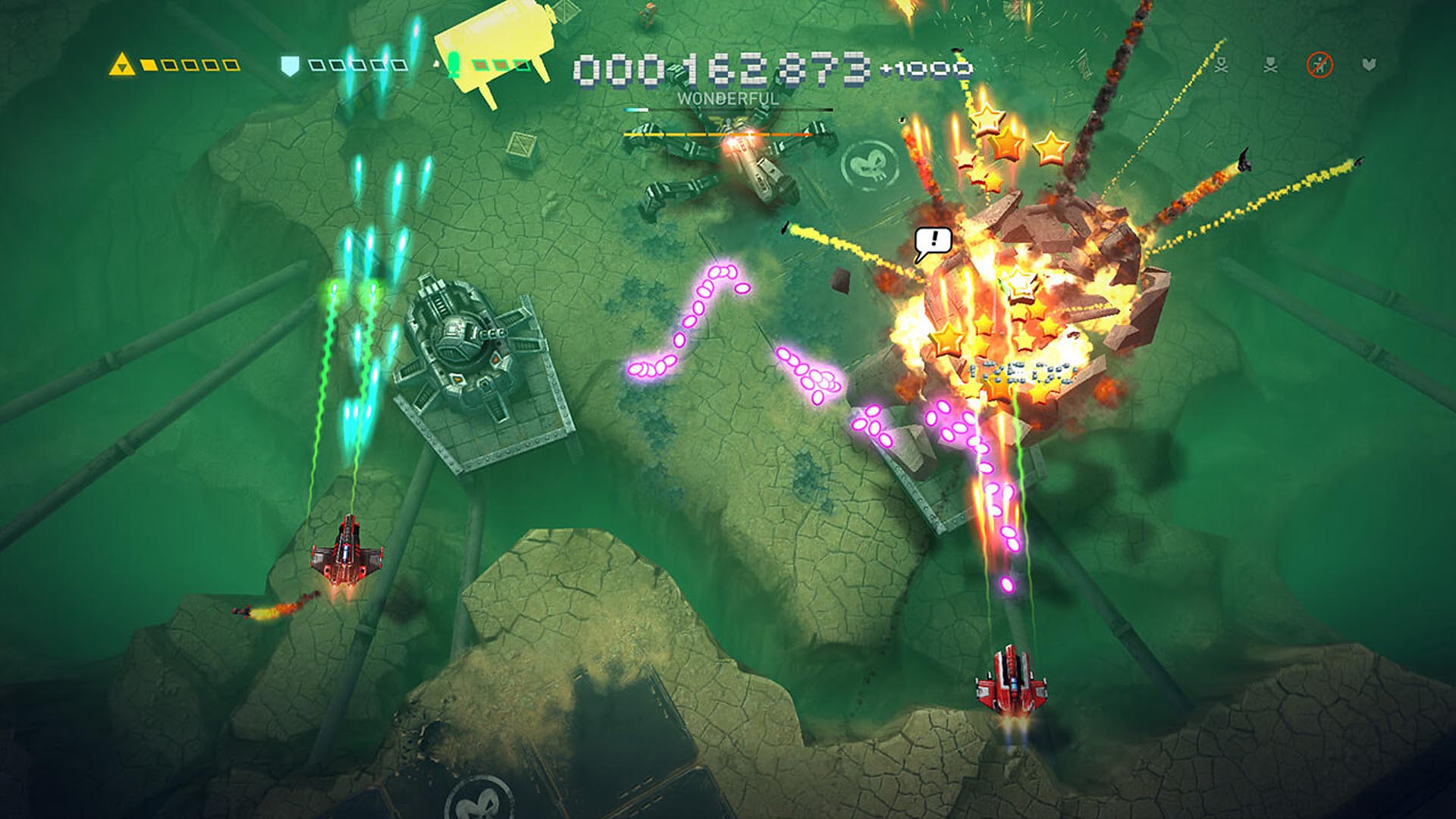The height and width of the screenshot is (819, 1456).
Task: Click the medal chevron objective icon
Action: pyautogui.click(x=1369, y=64)
